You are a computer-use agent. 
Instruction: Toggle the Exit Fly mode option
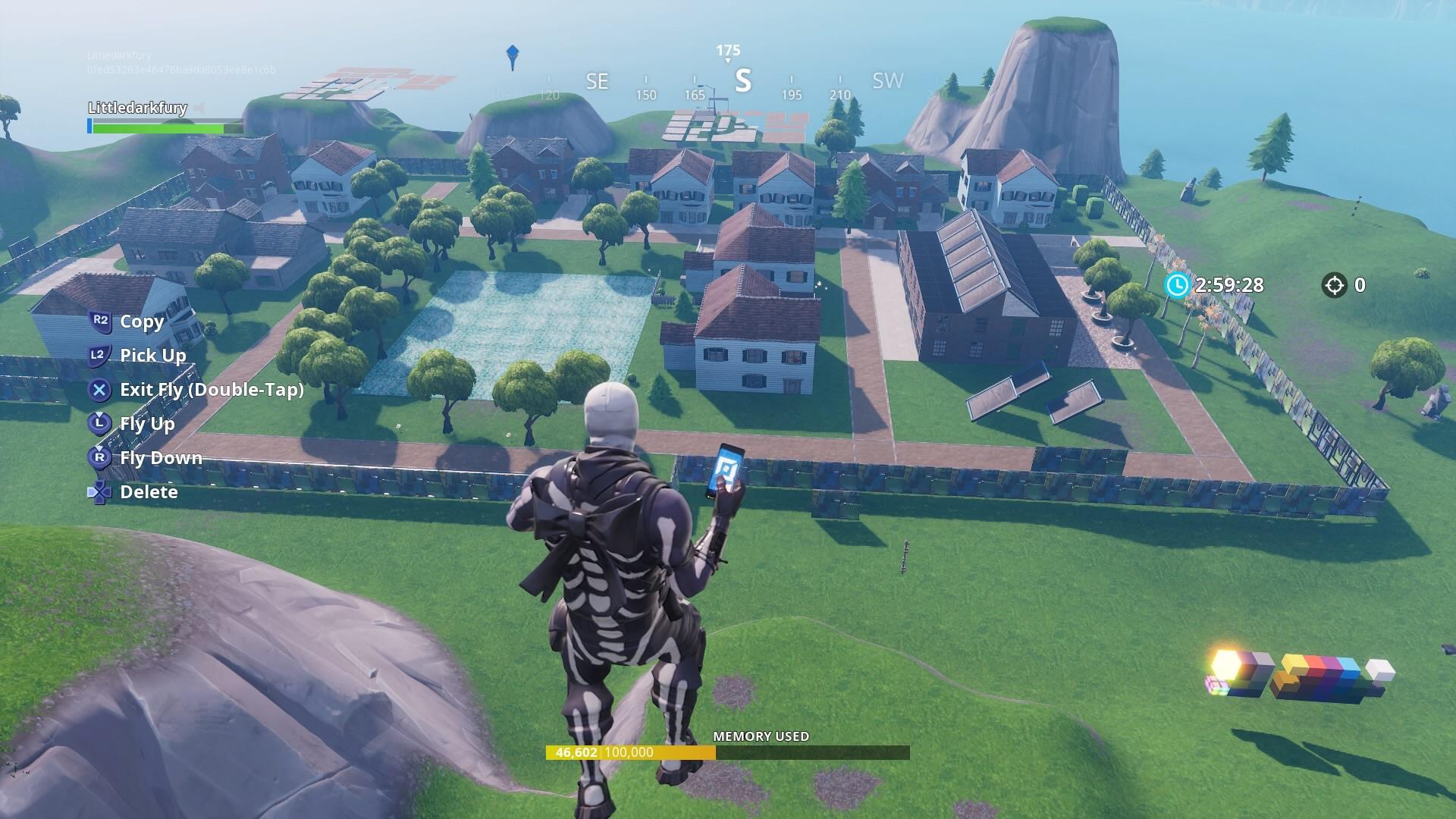(212, 390)
